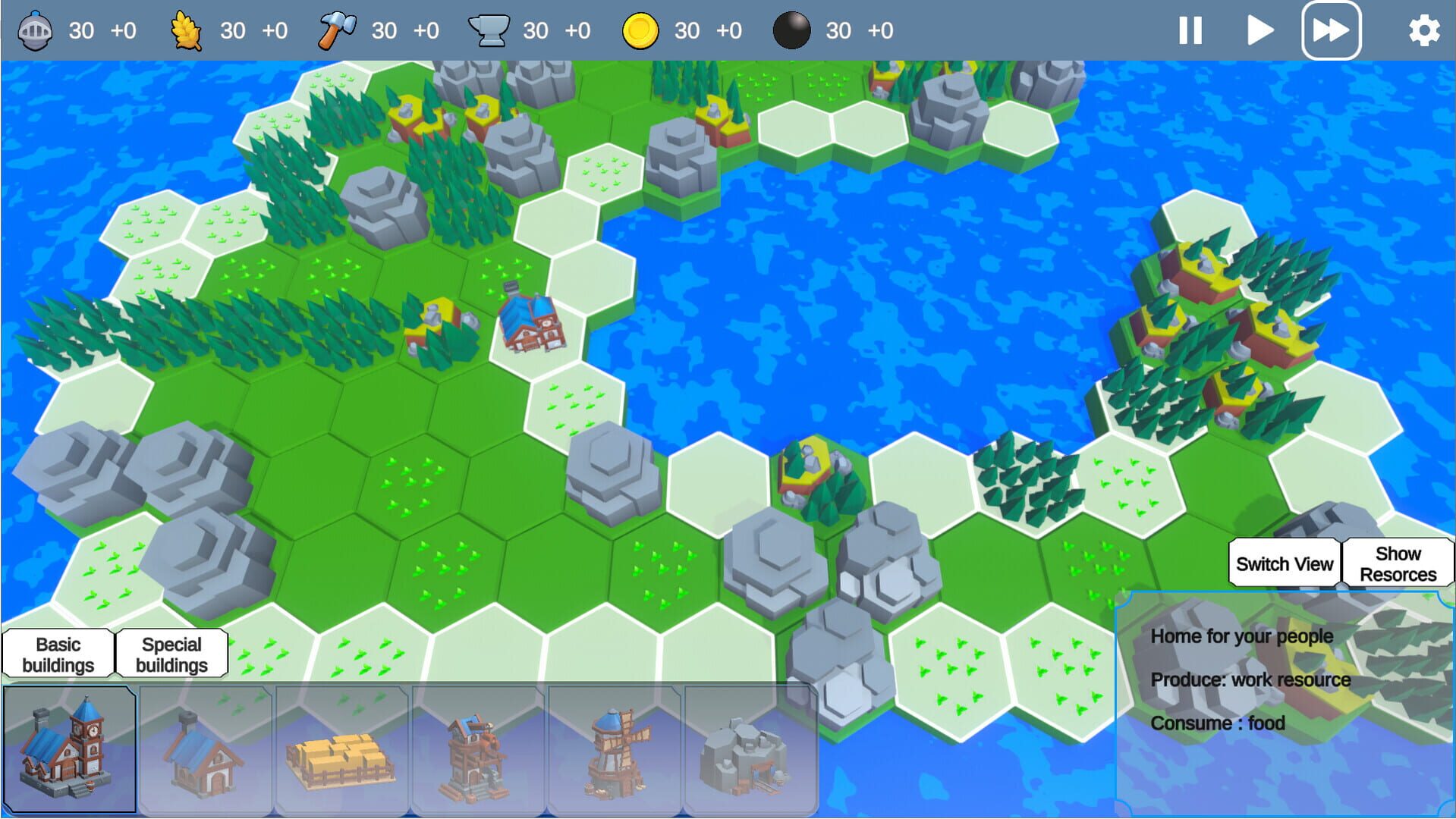Click the black coal resource icon
This screenshot has width=1456, height=819.
[791, 31]
